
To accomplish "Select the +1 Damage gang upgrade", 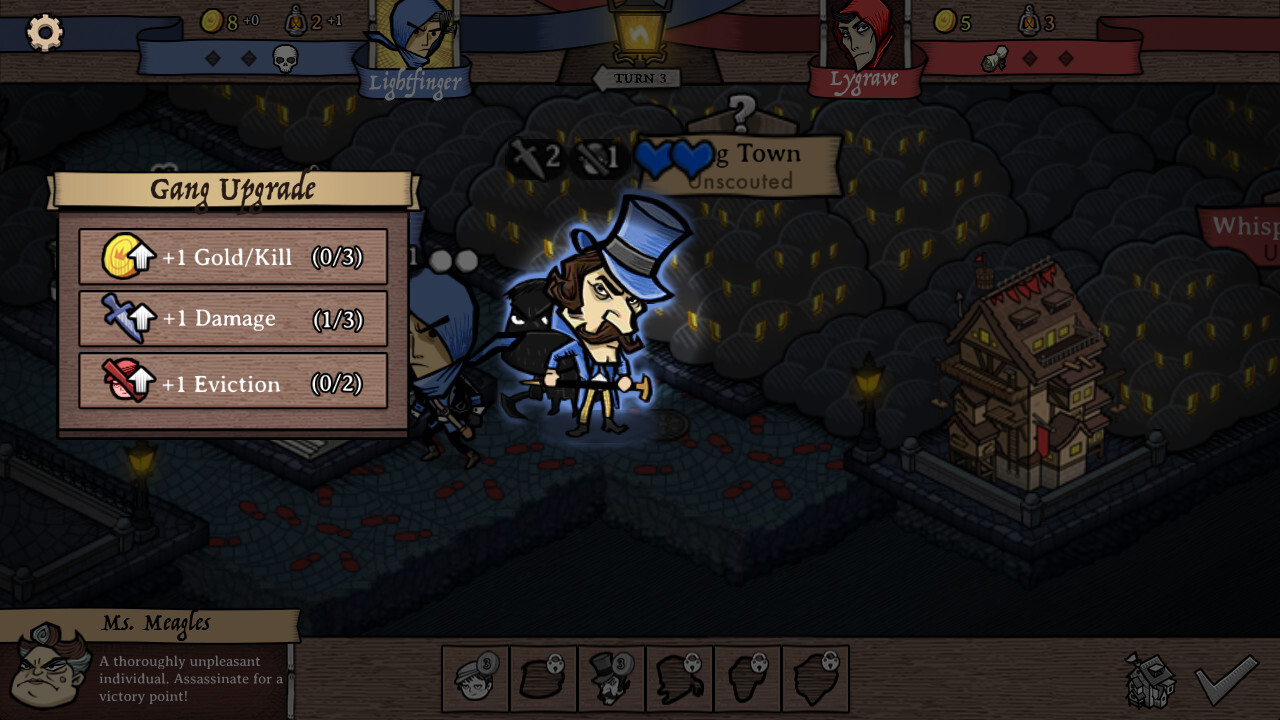I will (x=233, y=319).
